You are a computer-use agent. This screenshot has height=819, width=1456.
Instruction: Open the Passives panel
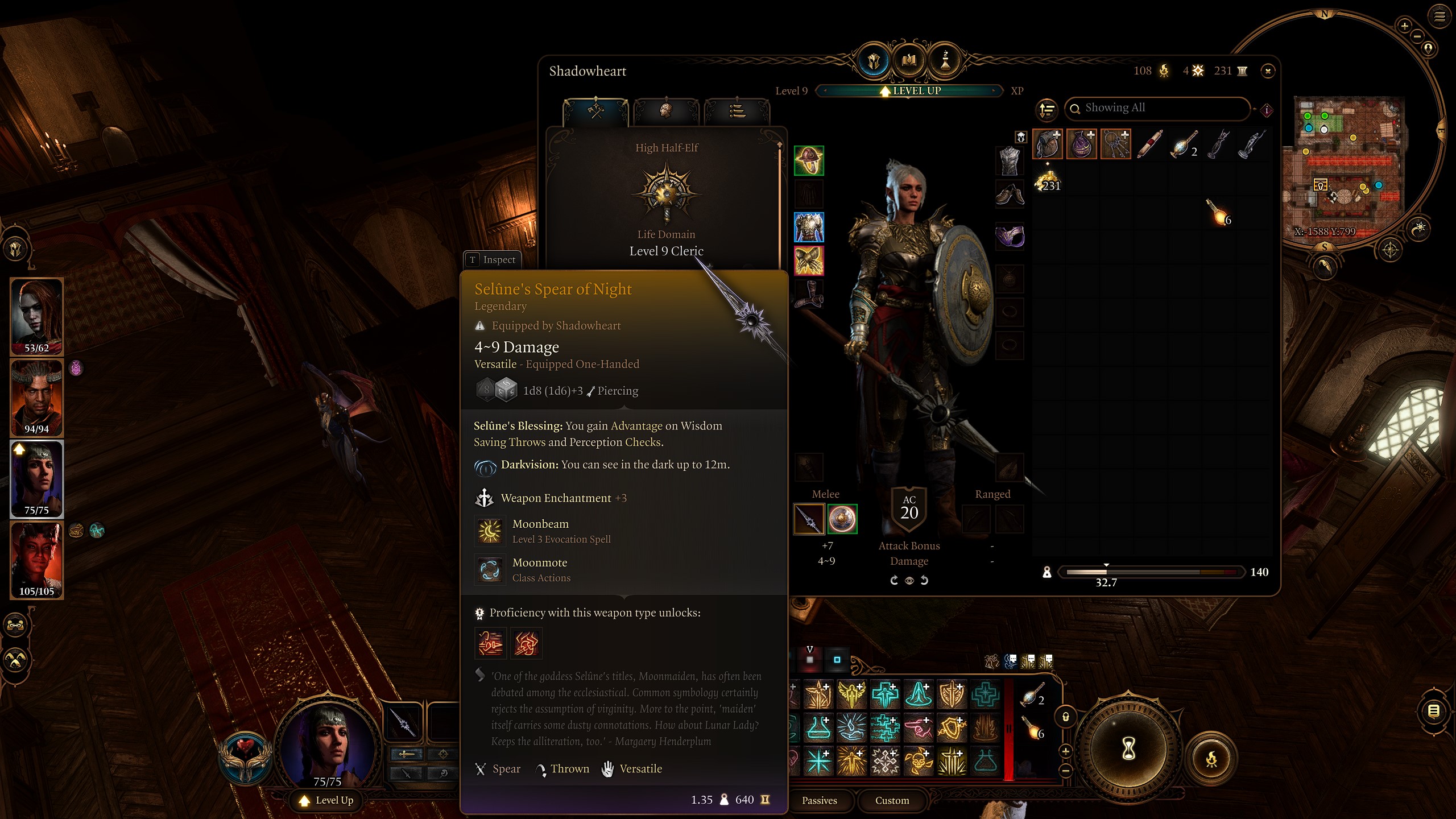coord(820,800)
